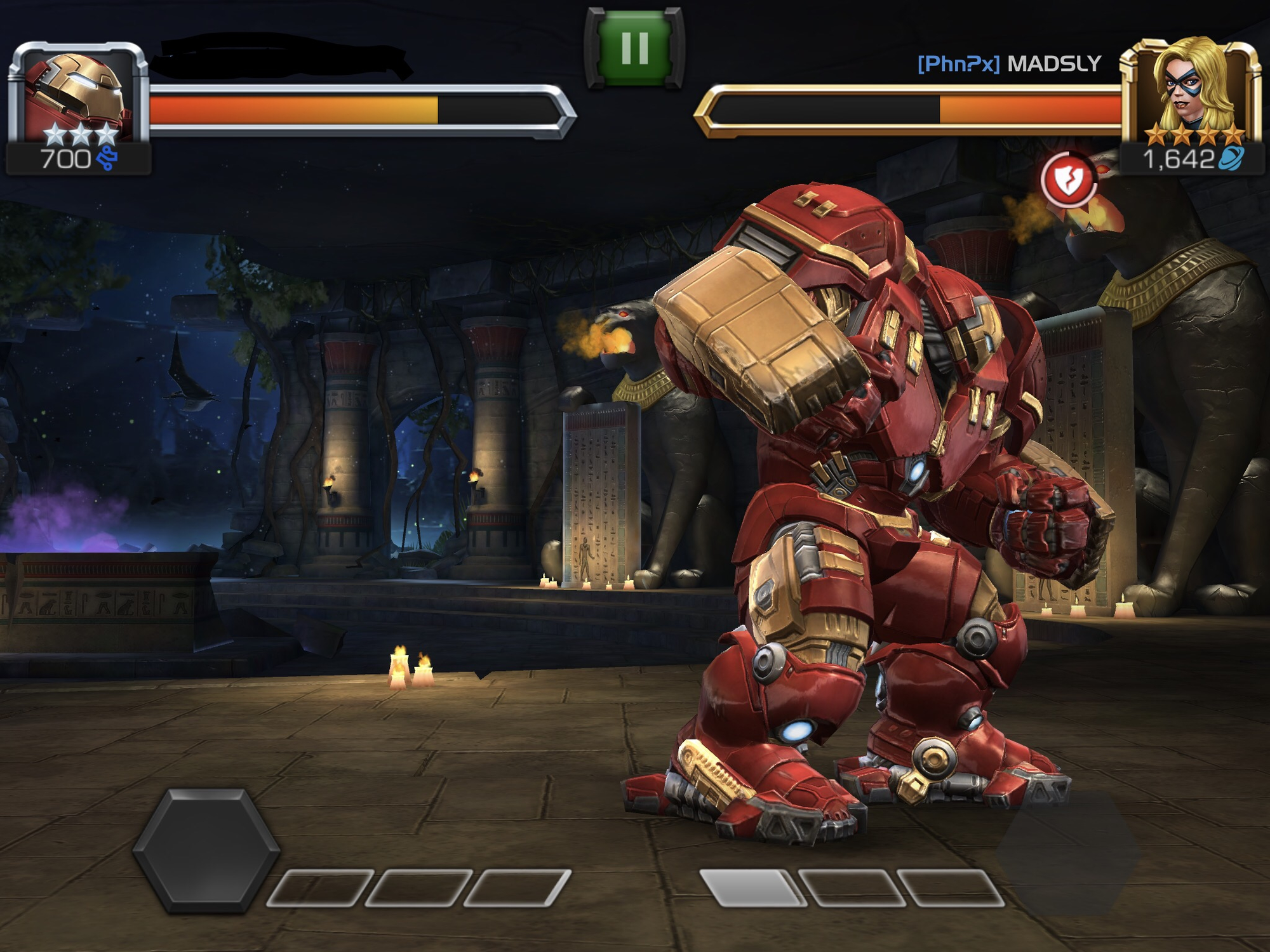Pause the fight with the green button
Screen dimensions: 1270x952
coord(634,48)
